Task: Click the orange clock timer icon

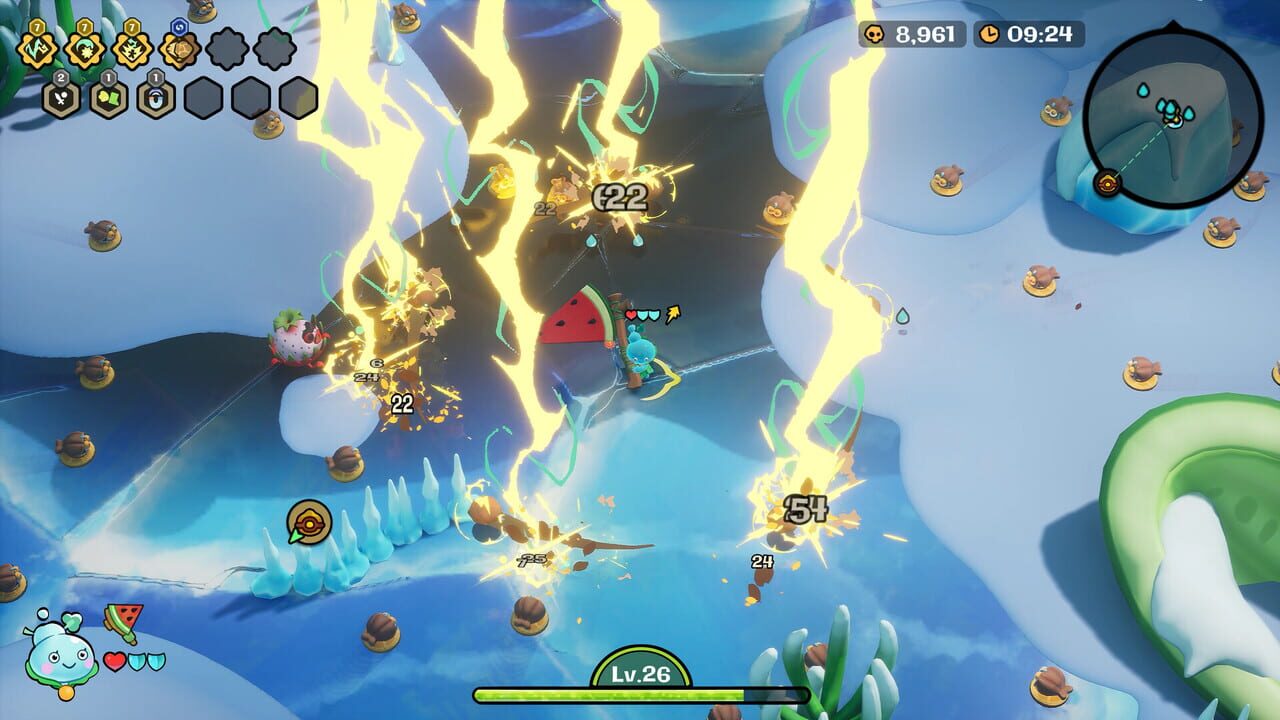Action: 993,31
